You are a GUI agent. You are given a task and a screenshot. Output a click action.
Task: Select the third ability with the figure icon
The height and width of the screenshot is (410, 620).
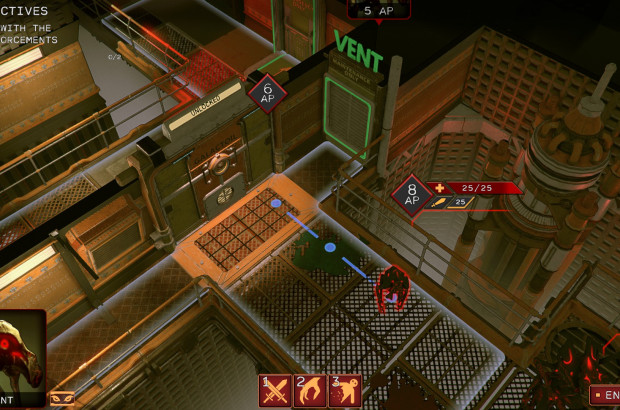(344, 390)
